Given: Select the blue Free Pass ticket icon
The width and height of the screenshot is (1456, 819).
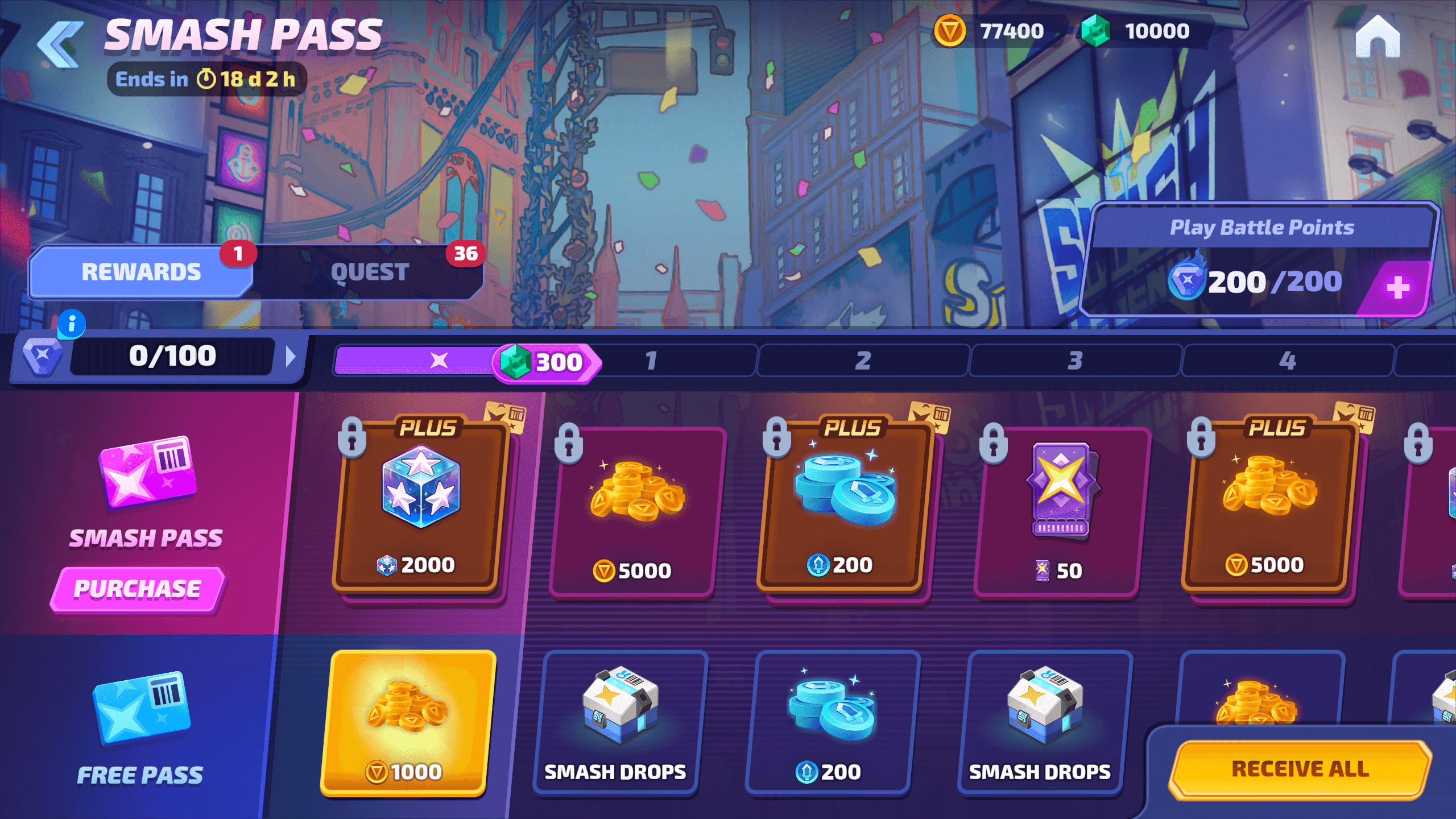Looking at the screenshot, I should (142, 707).
